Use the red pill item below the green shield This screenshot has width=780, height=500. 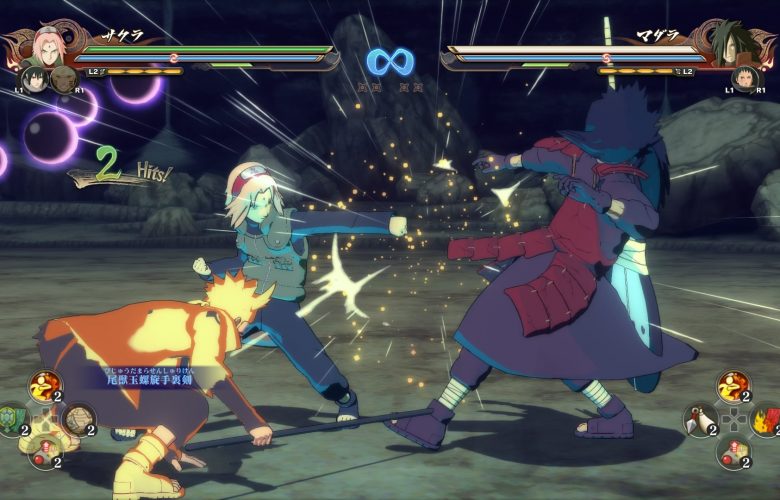pyautogui.click(x=44, y=451)
